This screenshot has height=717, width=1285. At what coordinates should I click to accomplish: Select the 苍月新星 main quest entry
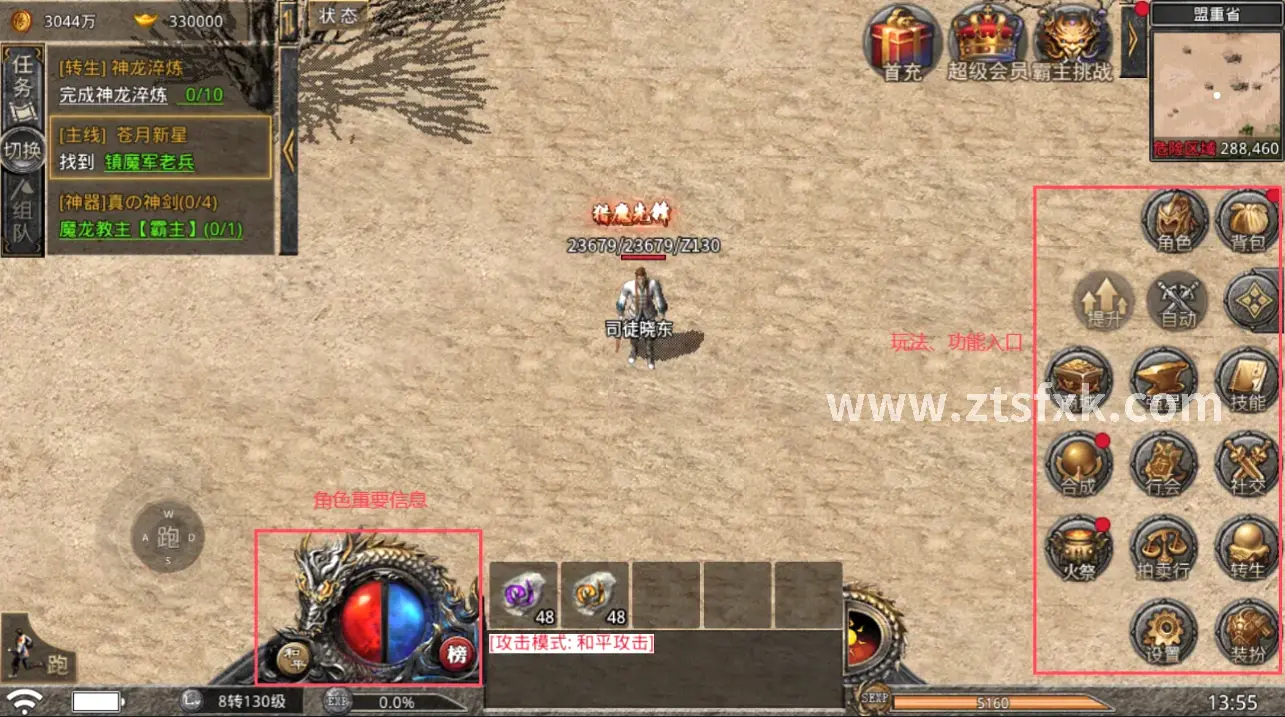160,148
